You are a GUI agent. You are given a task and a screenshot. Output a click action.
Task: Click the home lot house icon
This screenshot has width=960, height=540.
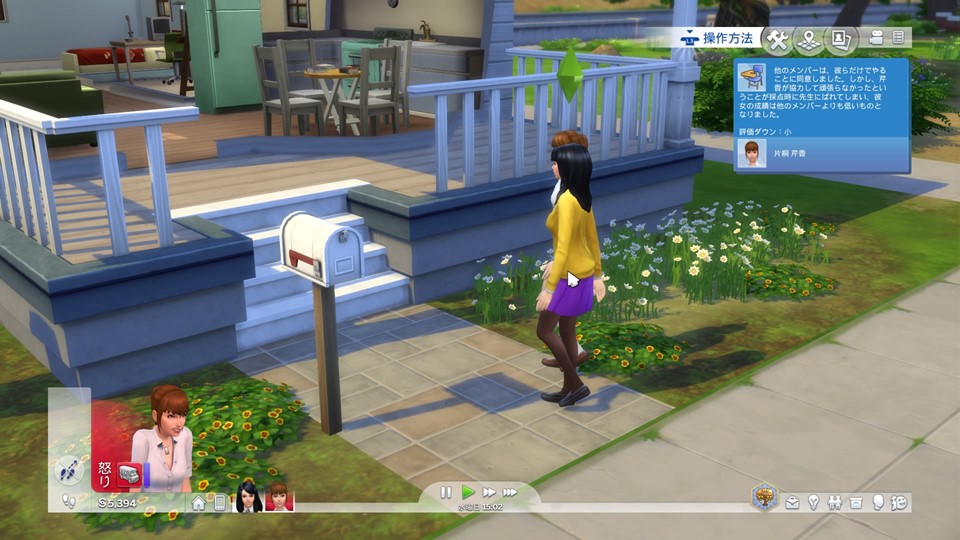tap(199, 503)
